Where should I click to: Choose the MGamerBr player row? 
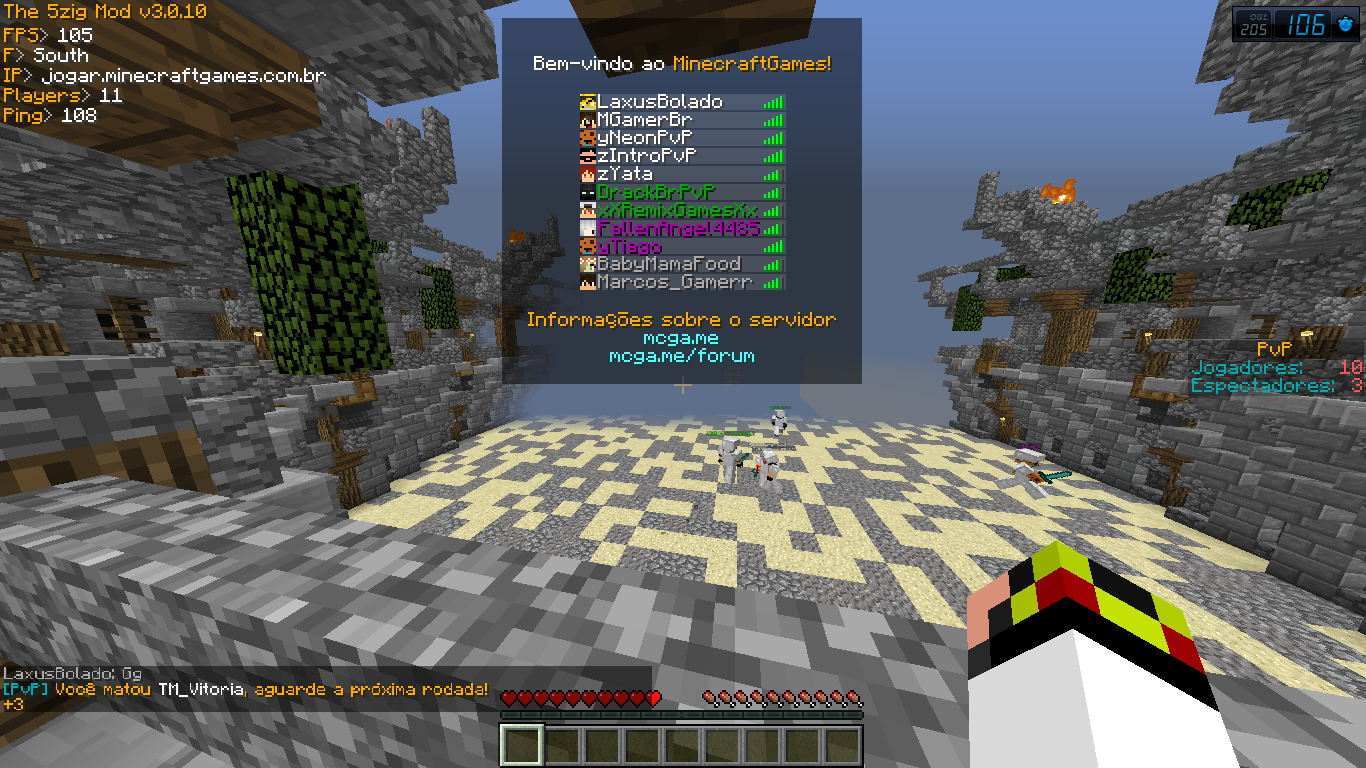click(x=645, y=120)
